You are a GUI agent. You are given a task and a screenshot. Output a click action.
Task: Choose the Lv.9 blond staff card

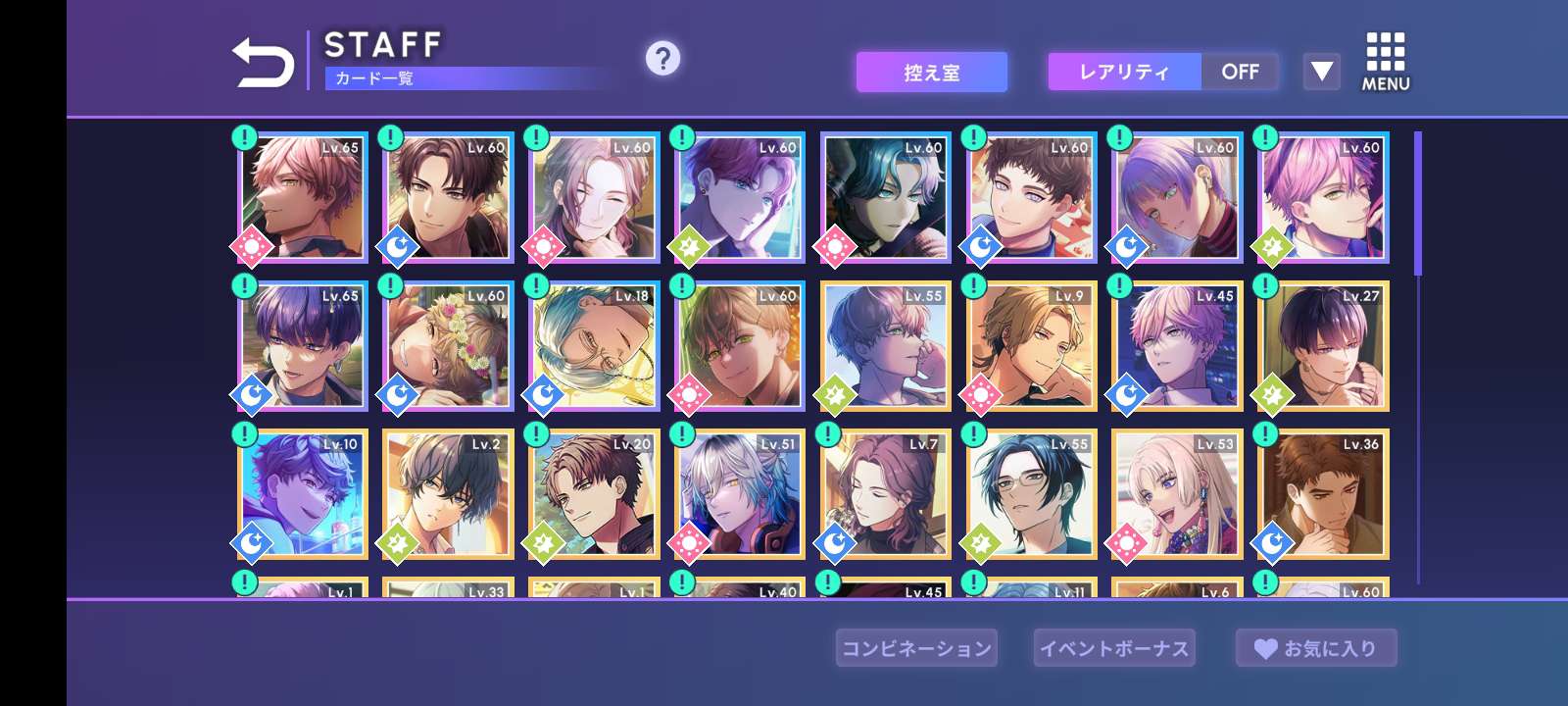1032,345
